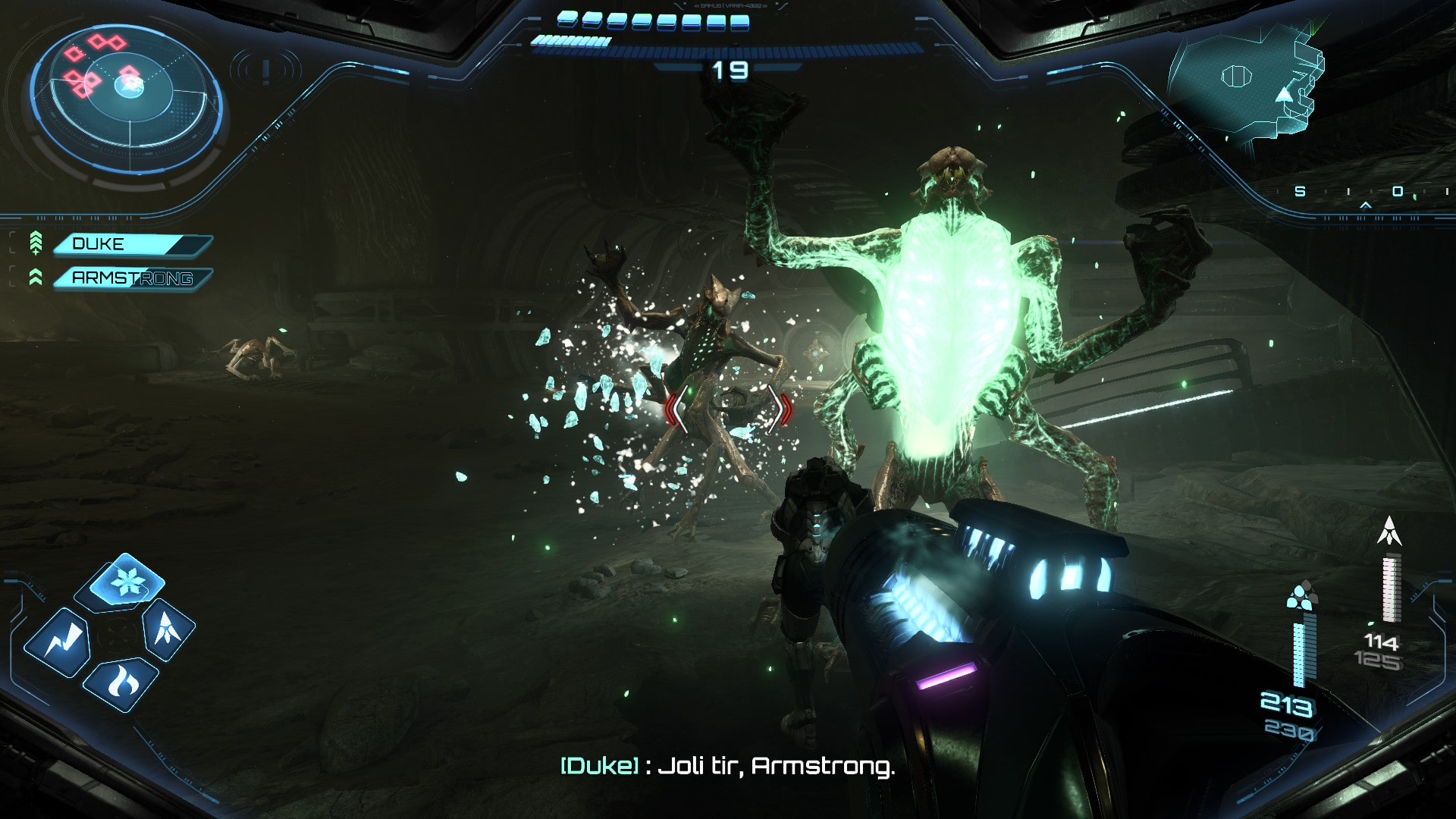Select squad member Duke's name tag

[x=130, y=244]
